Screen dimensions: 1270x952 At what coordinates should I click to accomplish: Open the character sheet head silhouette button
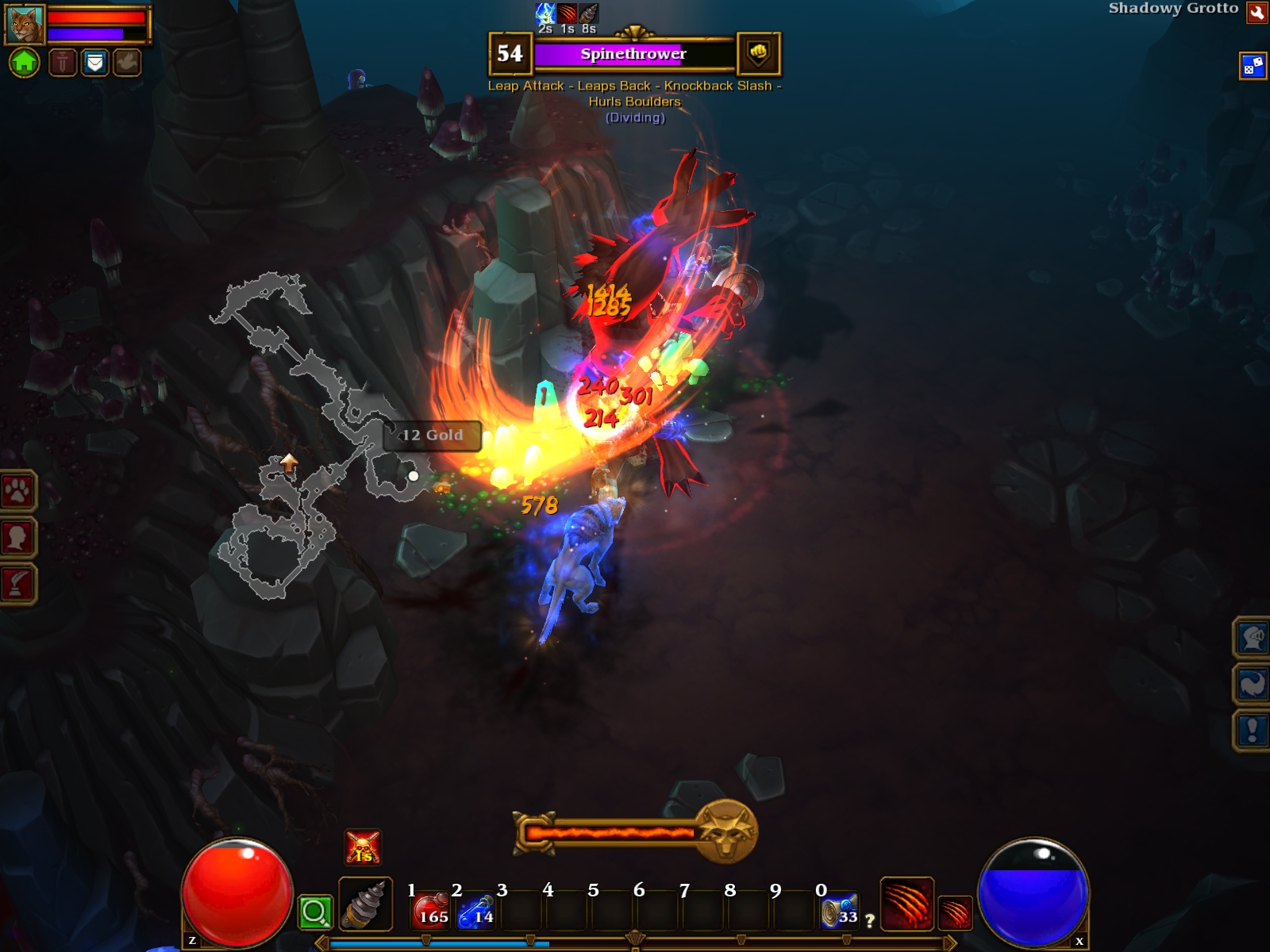click(x=17, y=538)
